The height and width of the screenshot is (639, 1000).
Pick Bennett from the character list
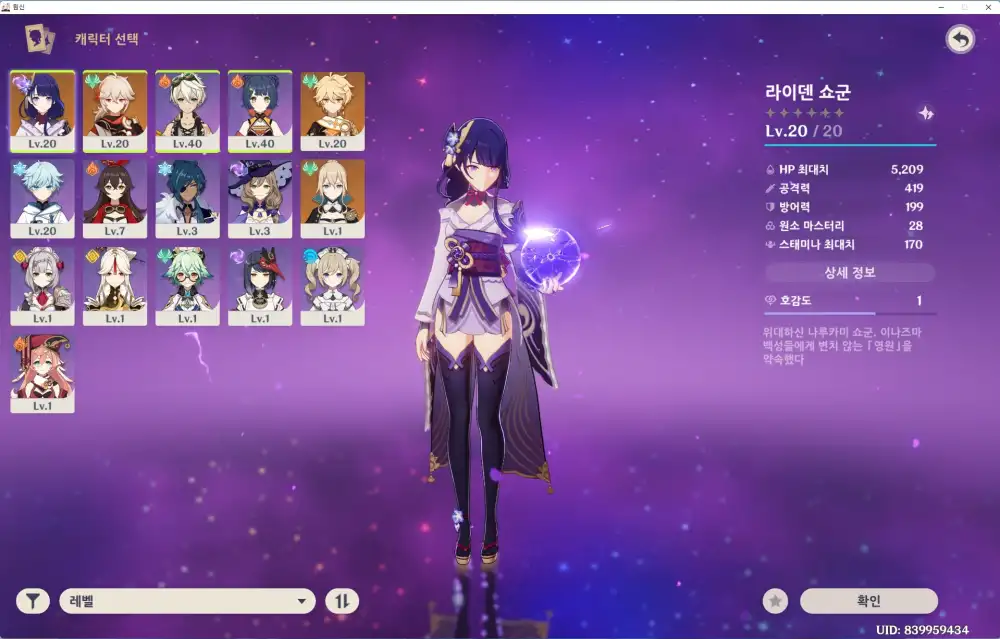click(187, 109)
